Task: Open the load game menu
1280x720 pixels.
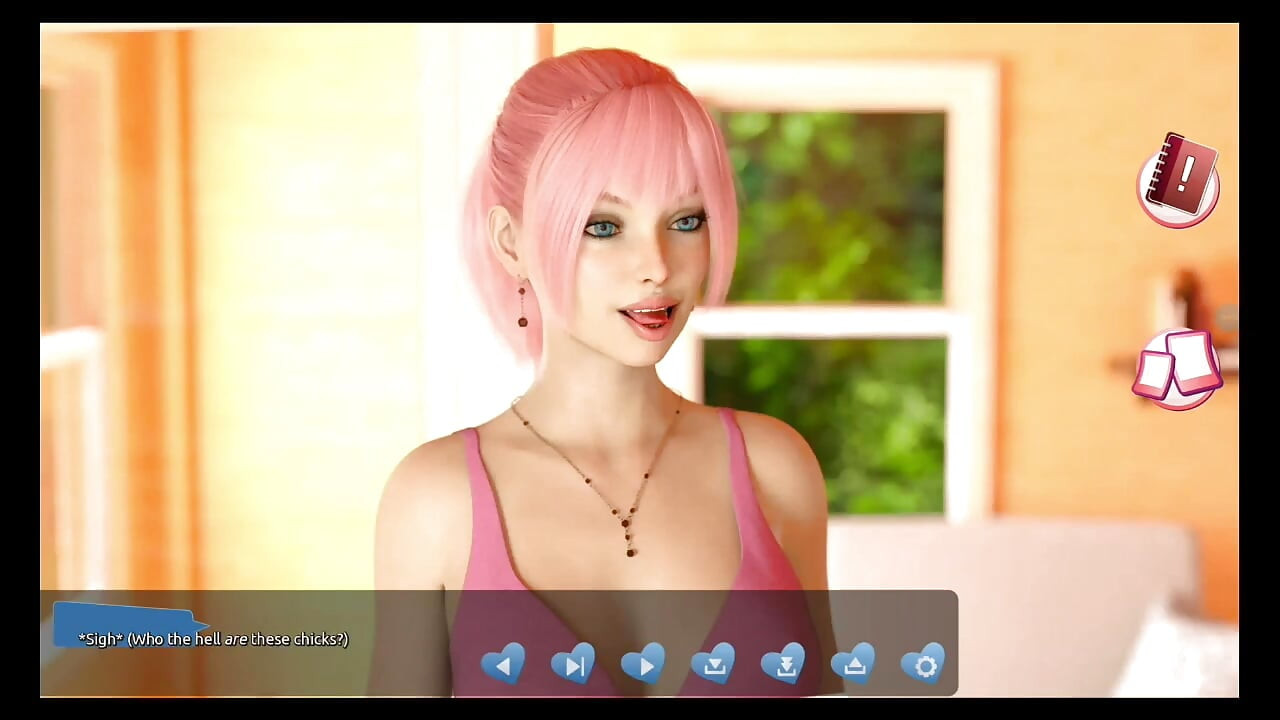Action: coord(854,664)
